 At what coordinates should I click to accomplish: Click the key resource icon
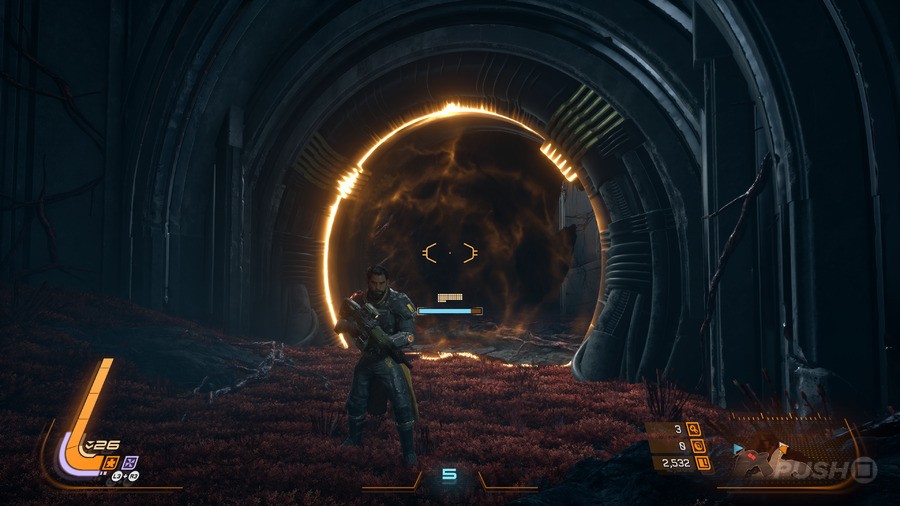(696, 430)
